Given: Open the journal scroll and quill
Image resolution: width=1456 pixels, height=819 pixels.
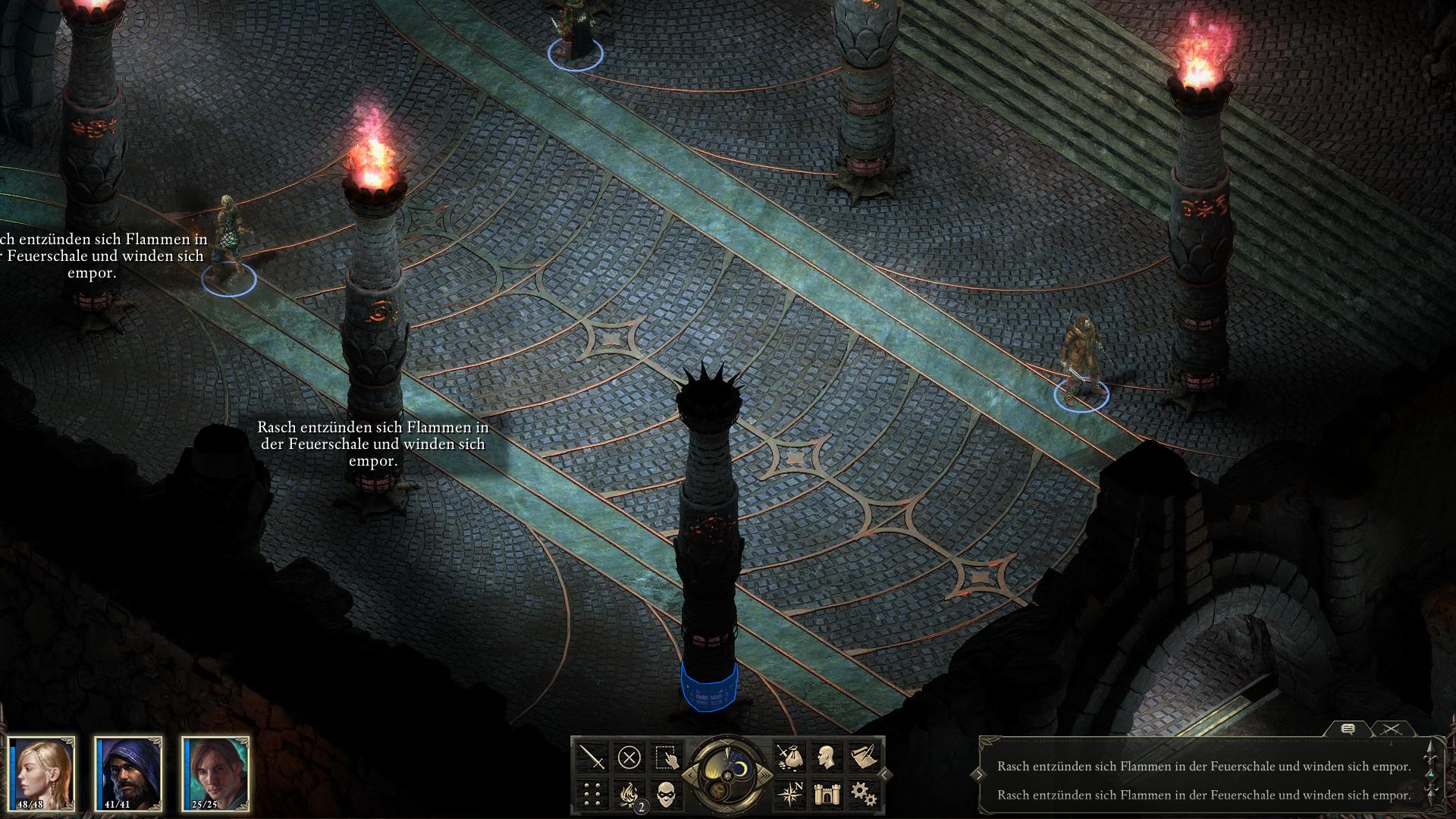Looking at the screenshot, I should pyautogui.click(x=864, y=757).
